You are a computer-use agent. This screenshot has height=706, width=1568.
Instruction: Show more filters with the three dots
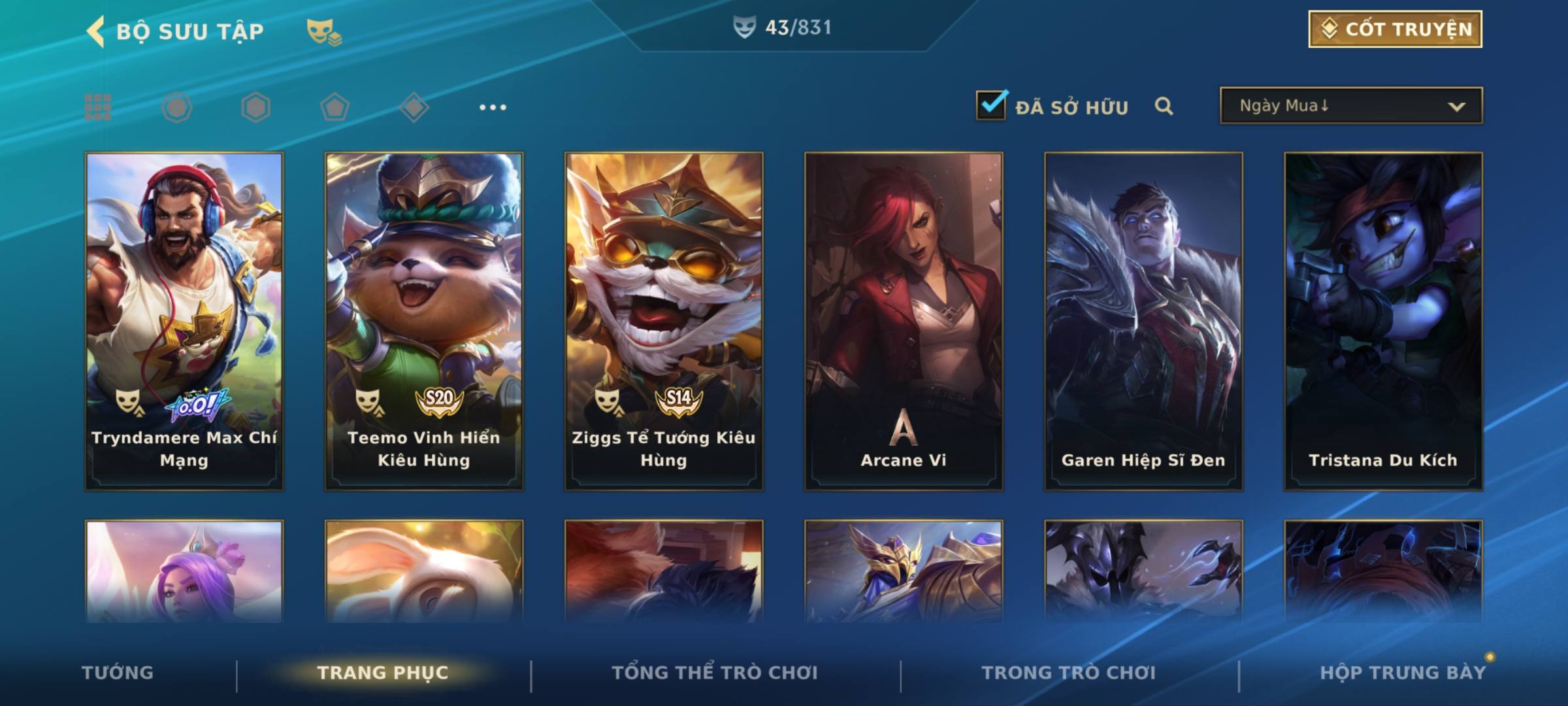point(493,107)
